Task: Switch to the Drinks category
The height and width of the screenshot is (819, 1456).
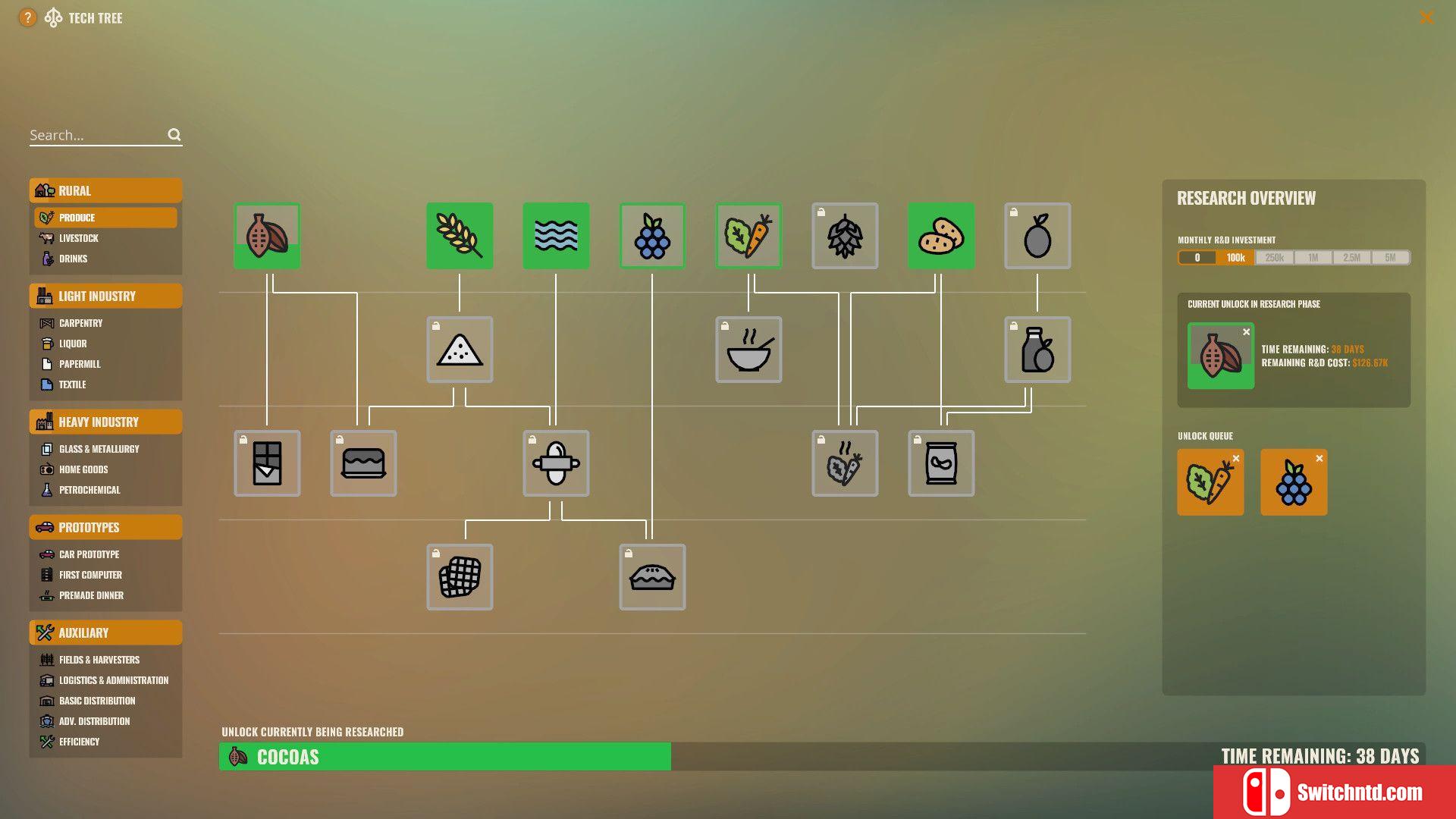Action: [74, 259]
